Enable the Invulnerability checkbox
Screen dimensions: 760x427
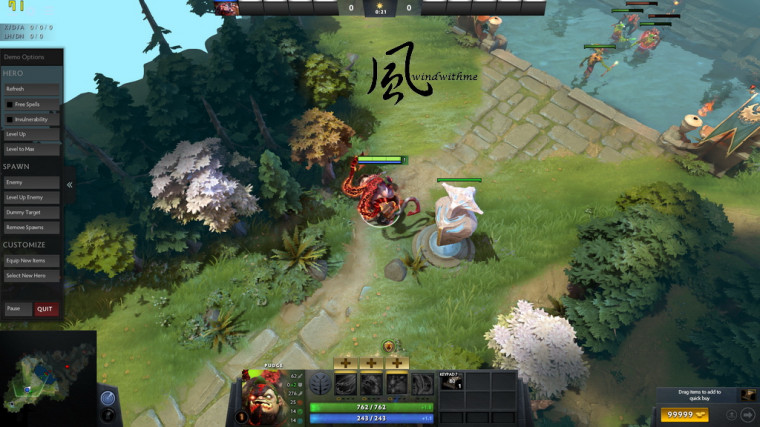click(x=9, y=119)
